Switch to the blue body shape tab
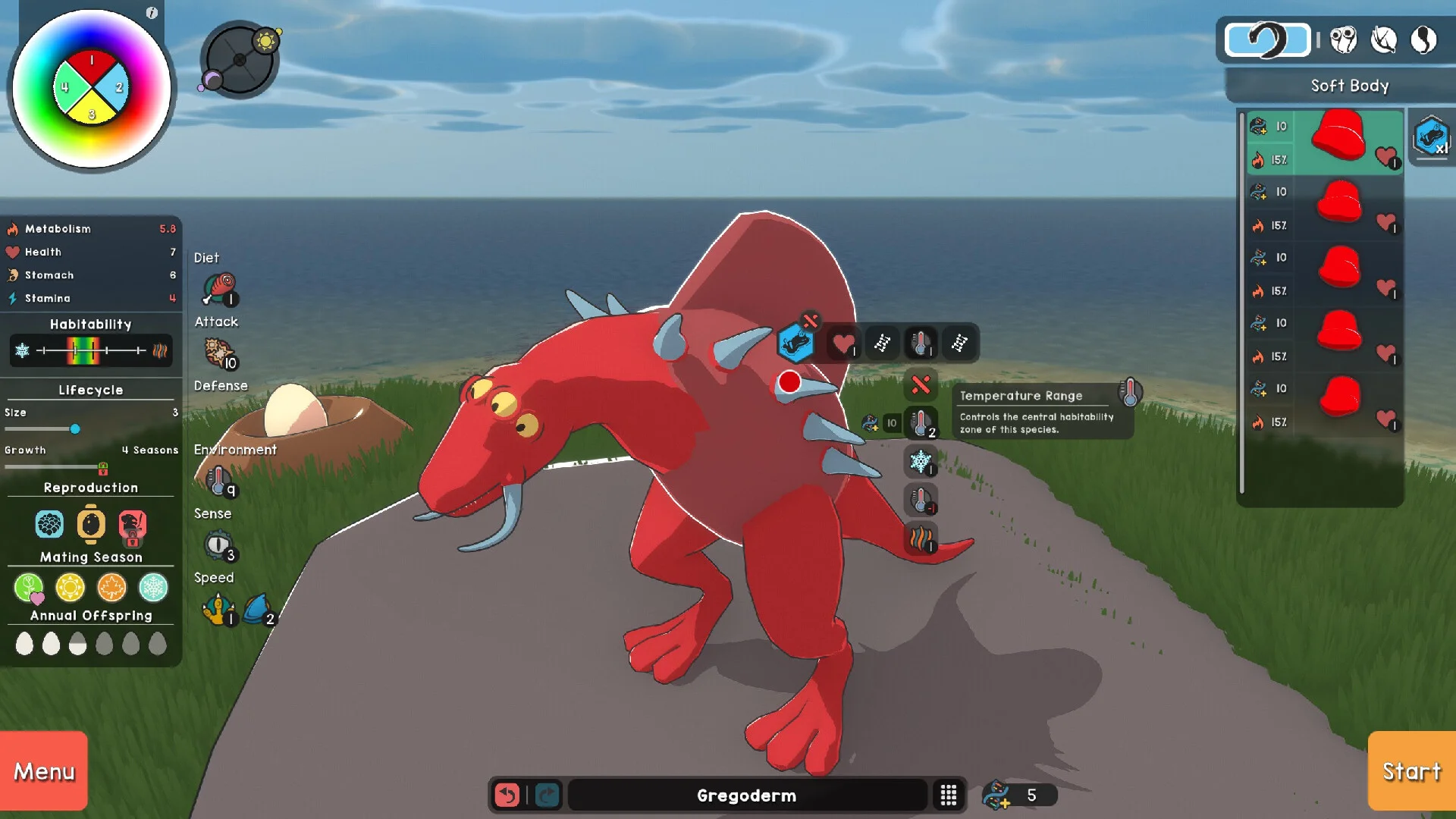This screenshot has height=819, width=1456. click(1268, 39)
